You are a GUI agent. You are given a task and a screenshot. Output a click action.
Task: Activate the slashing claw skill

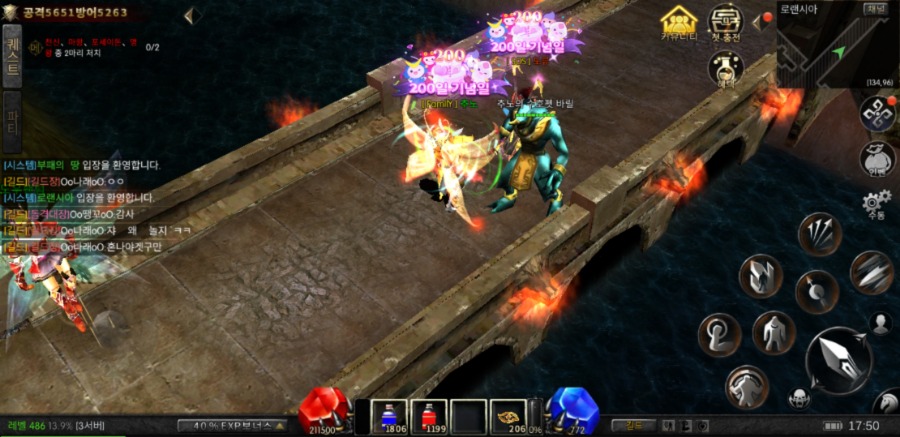(x=871, y=270)
